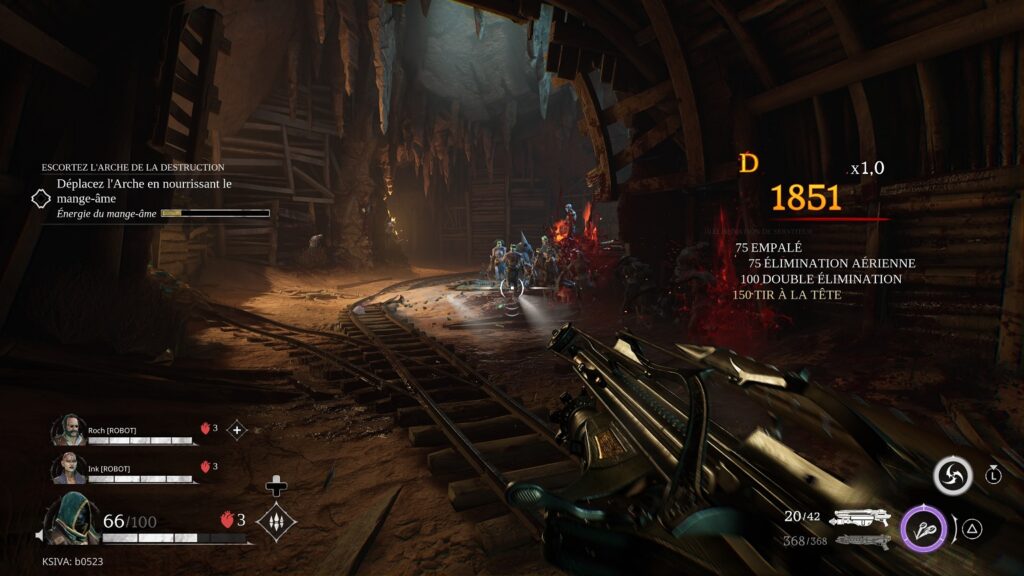Click the plus diamond icon beside Roch
The height and width of the screenshot is (576, 1024).
237,430
